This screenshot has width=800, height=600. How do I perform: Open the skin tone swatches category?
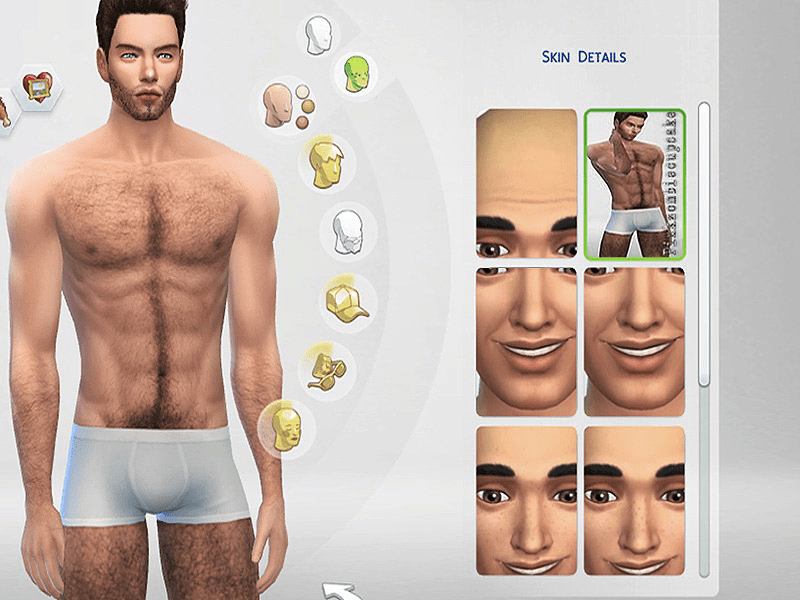coord(284,102)
